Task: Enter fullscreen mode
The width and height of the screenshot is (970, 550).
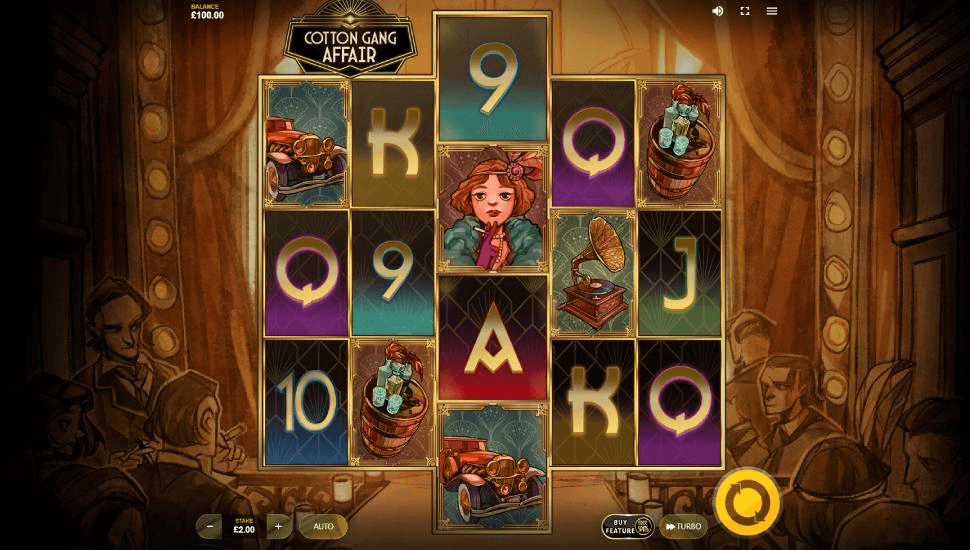Action: coord(745,11)
